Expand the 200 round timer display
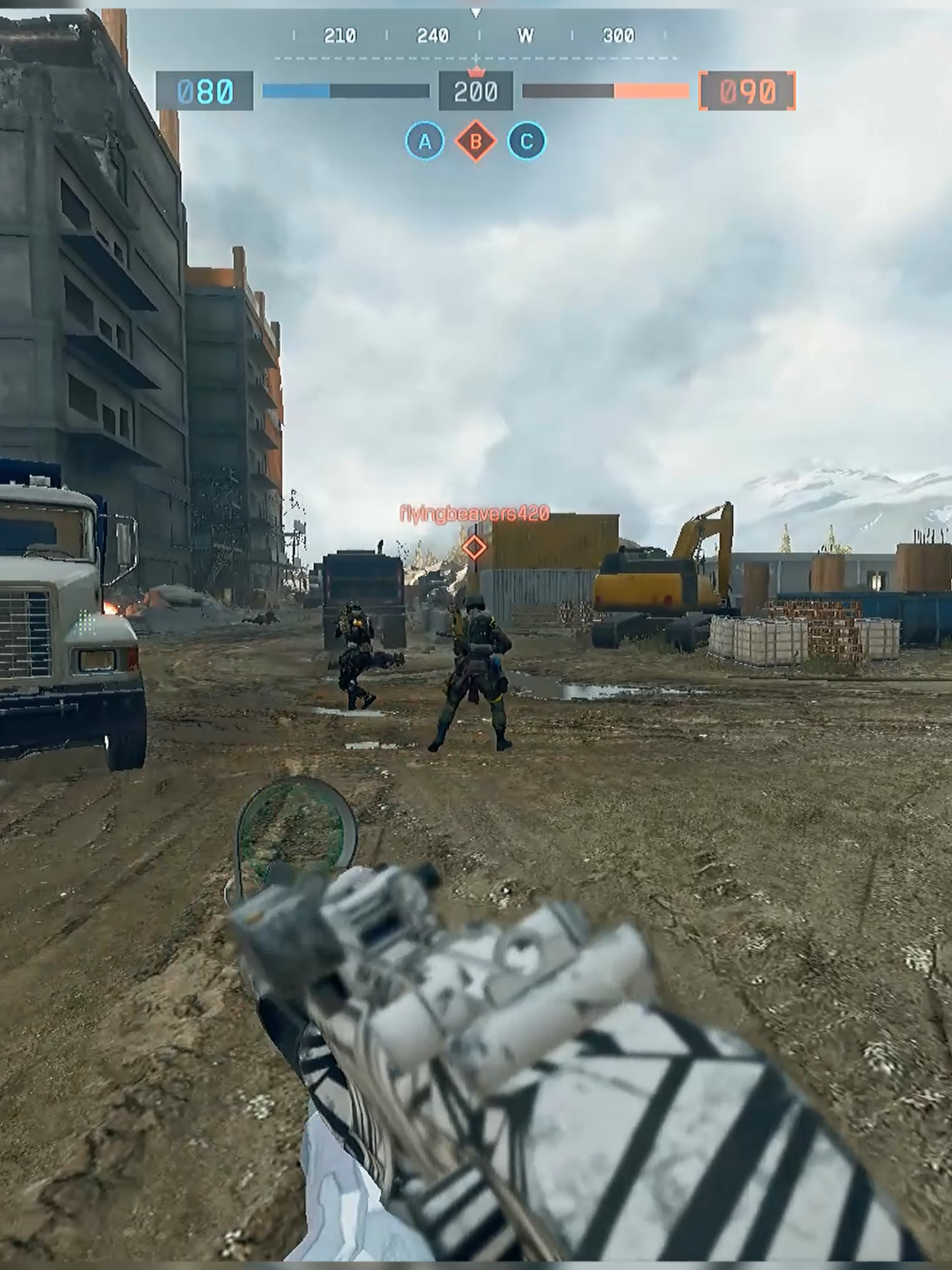 coord(476,91)
